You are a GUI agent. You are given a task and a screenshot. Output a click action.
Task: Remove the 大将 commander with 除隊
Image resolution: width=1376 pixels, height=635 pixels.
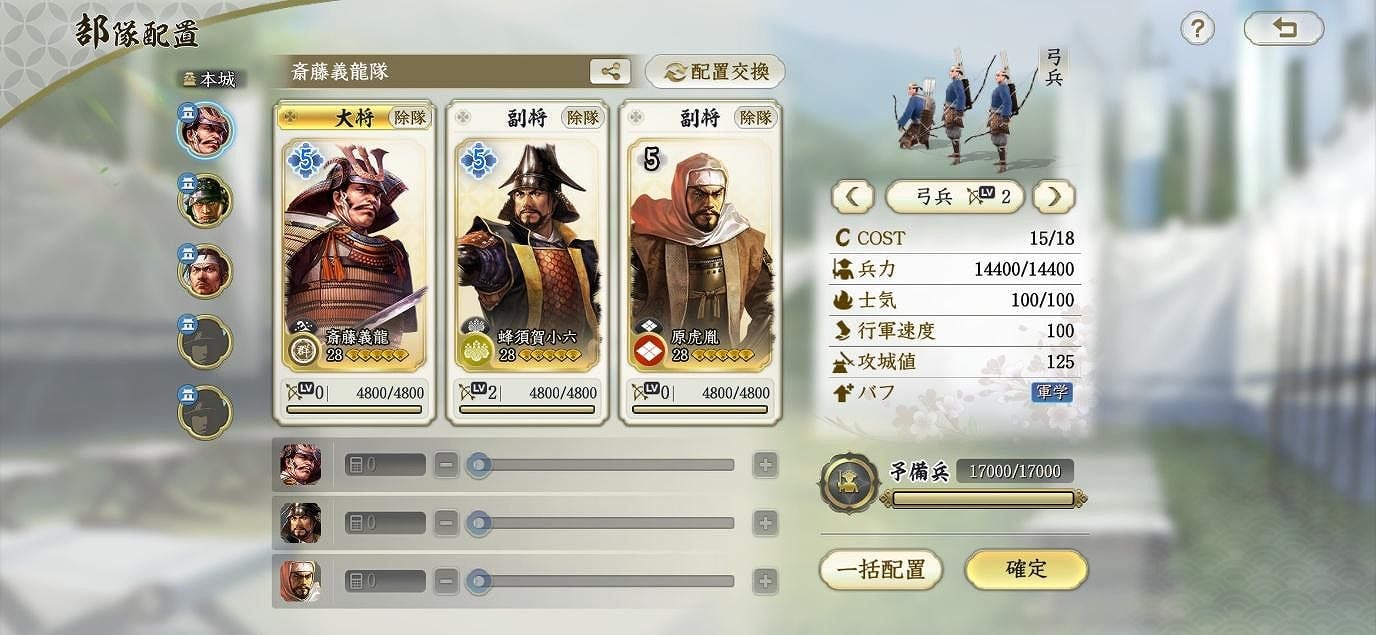pyautogui.click(x=409, y=117)
